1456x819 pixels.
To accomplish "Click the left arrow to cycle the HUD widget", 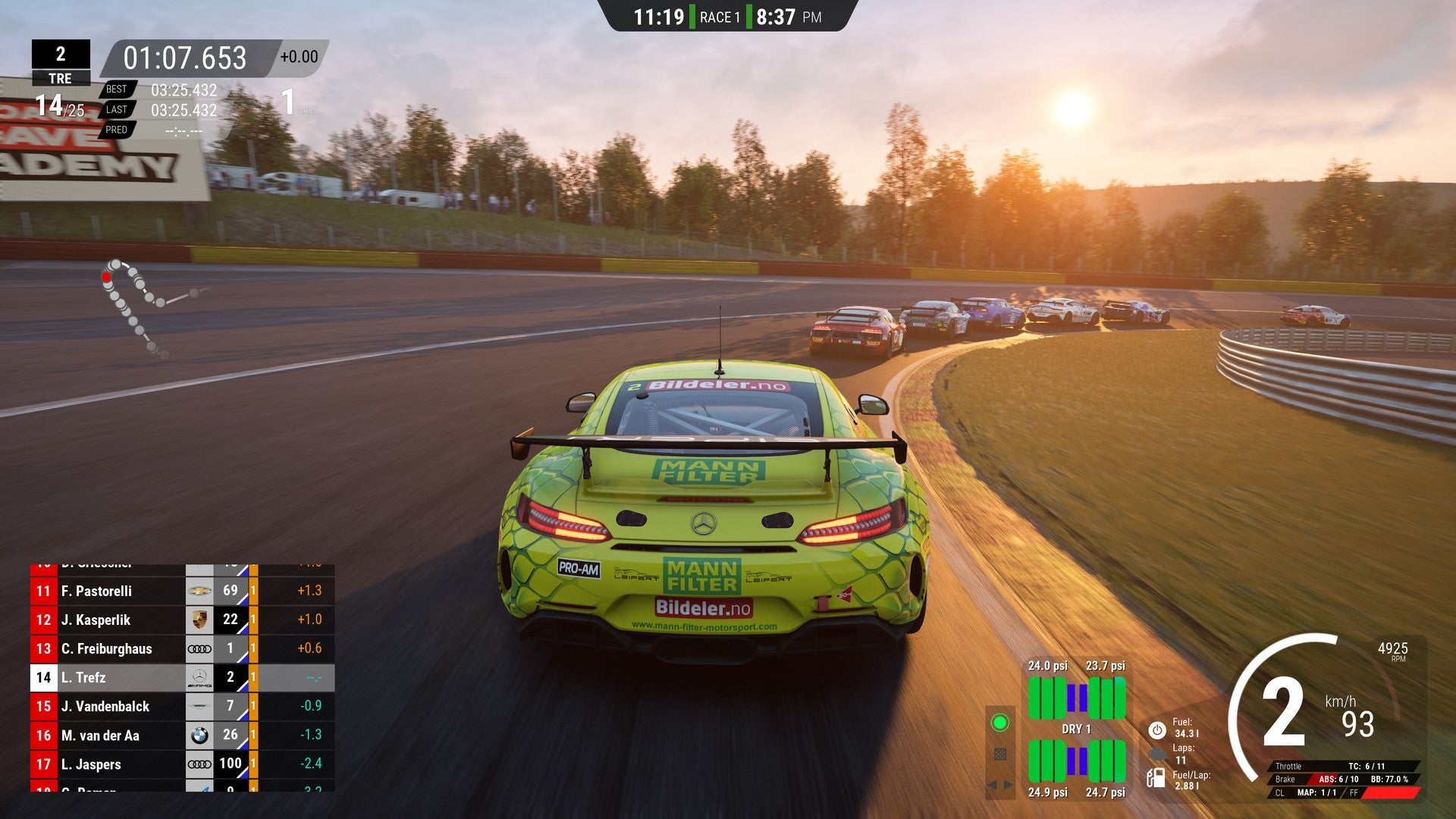I will 992,784.
